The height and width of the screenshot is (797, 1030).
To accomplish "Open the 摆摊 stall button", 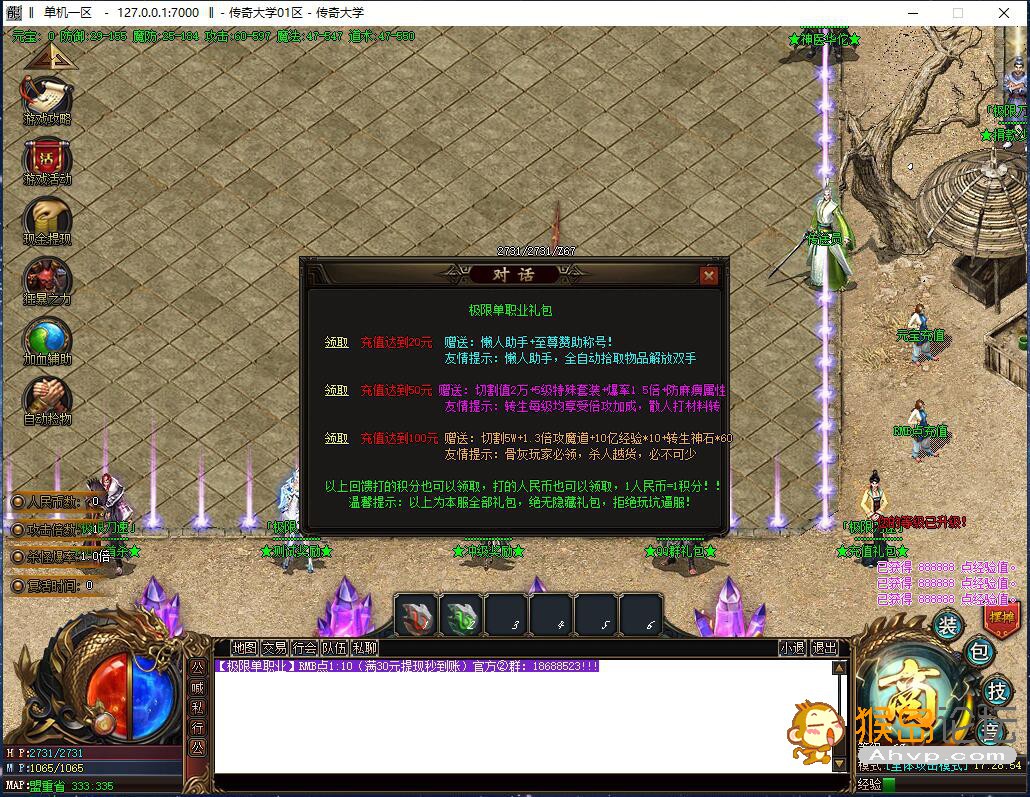I will [x=999, y=617].
